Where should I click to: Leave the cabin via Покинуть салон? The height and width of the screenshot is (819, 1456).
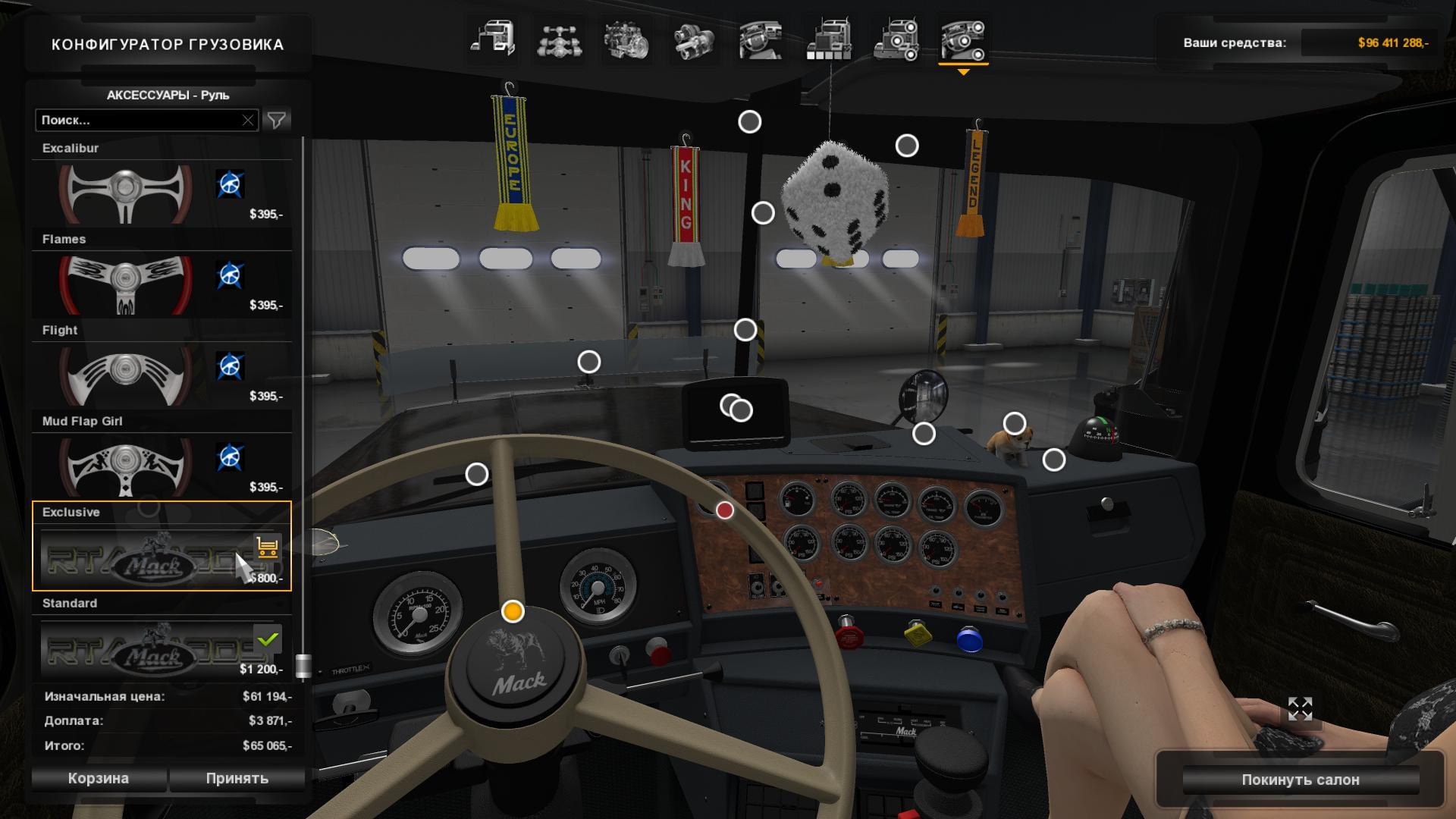pos(1300,780)
